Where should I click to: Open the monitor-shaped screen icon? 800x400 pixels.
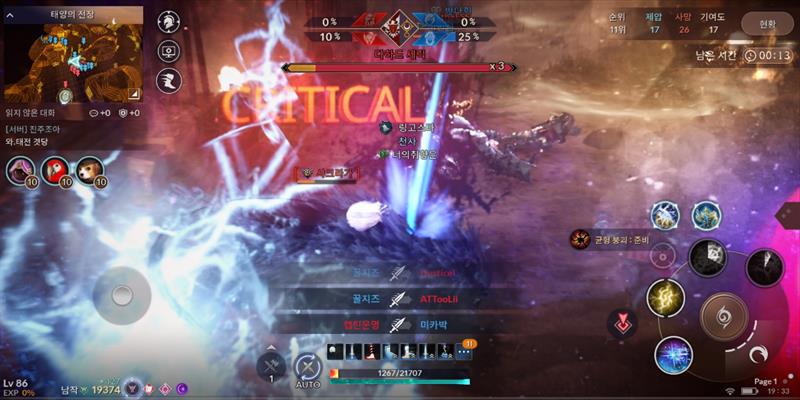tap(169, 51)
